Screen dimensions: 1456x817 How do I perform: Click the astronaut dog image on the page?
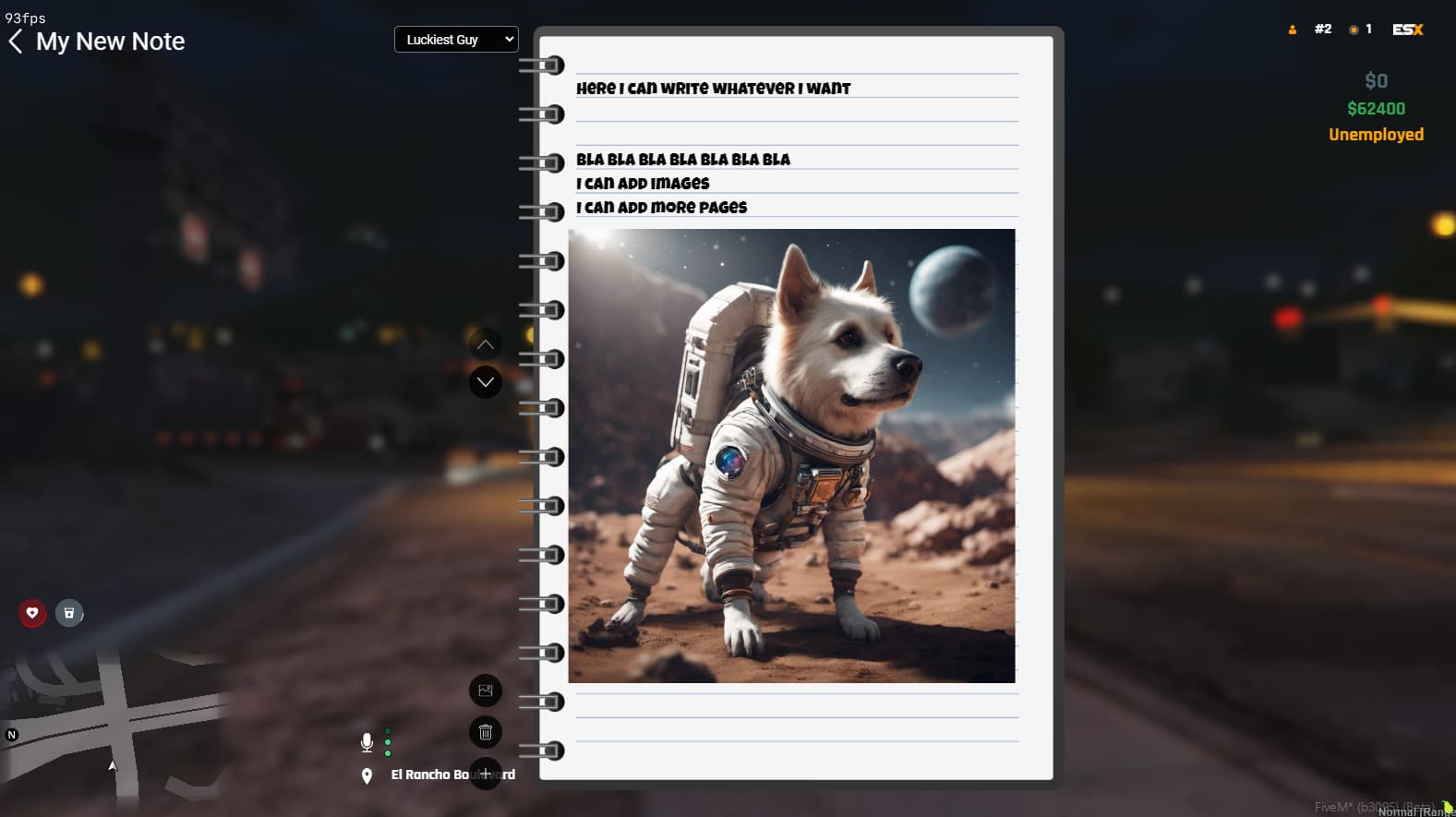point(792,457)
